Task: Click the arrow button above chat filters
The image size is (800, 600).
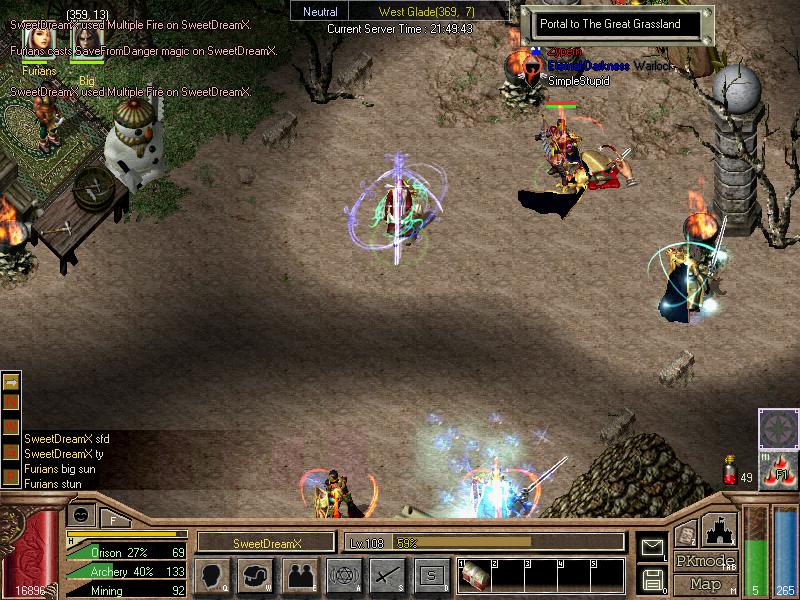Action: pos(12,381)
